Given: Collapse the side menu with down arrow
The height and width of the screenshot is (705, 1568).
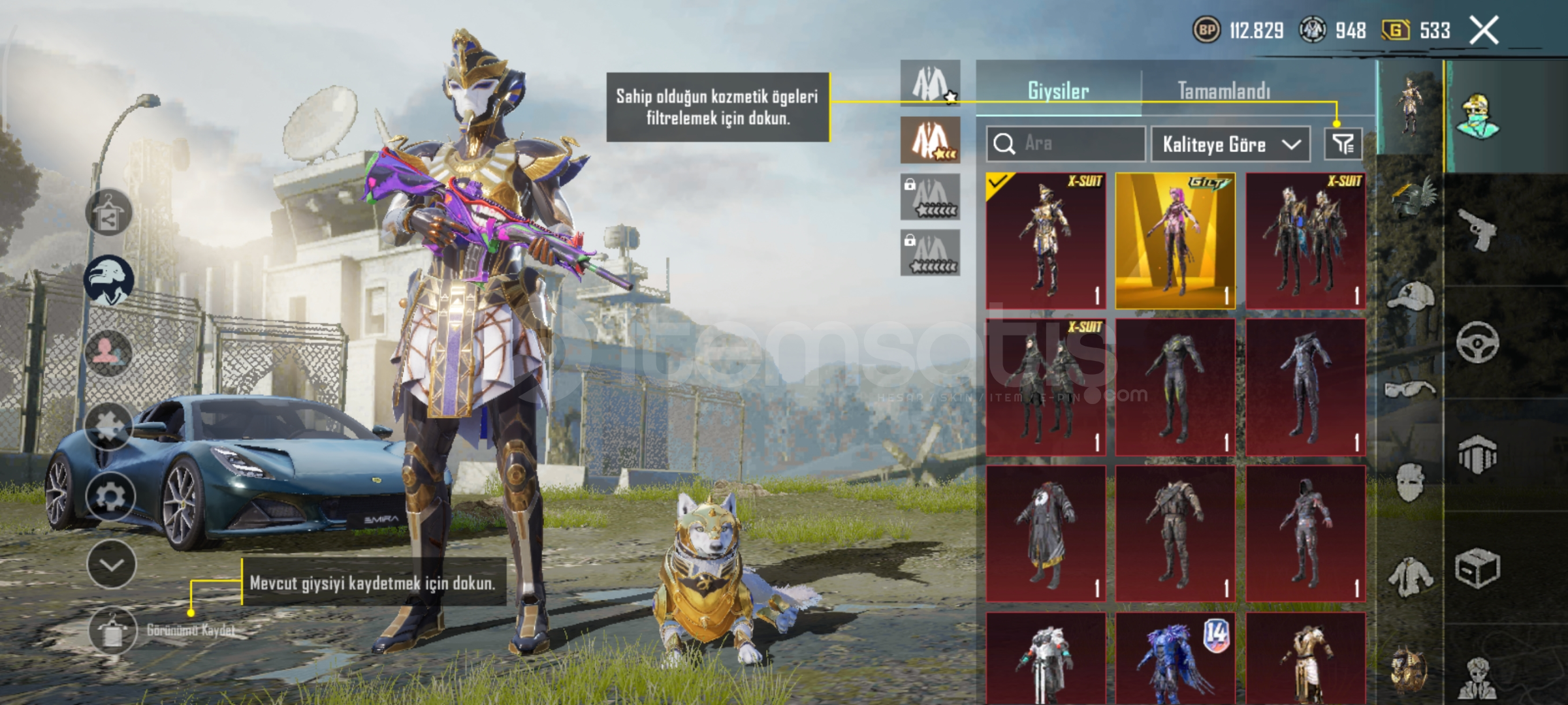Looking at the screenshot, I should [111, 565].
